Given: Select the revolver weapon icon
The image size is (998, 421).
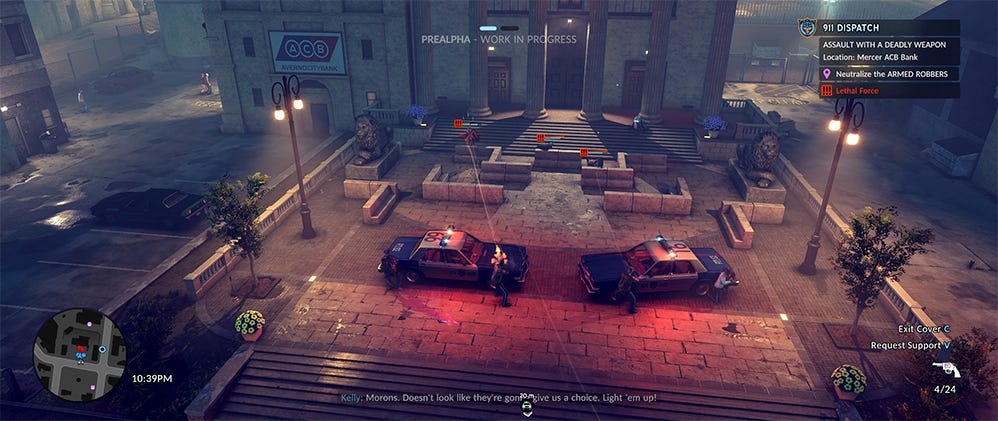Looking at the screenshot, I should (943, 369).
